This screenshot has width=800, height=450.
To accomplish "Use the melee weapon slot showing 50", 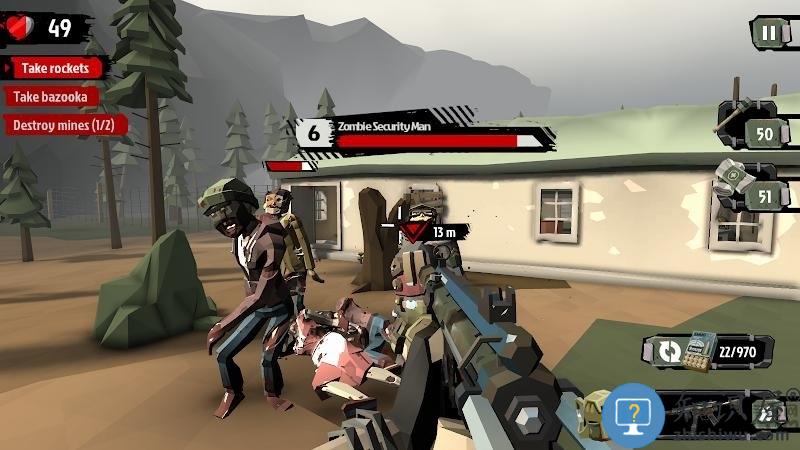I will (x=750, y=132).
